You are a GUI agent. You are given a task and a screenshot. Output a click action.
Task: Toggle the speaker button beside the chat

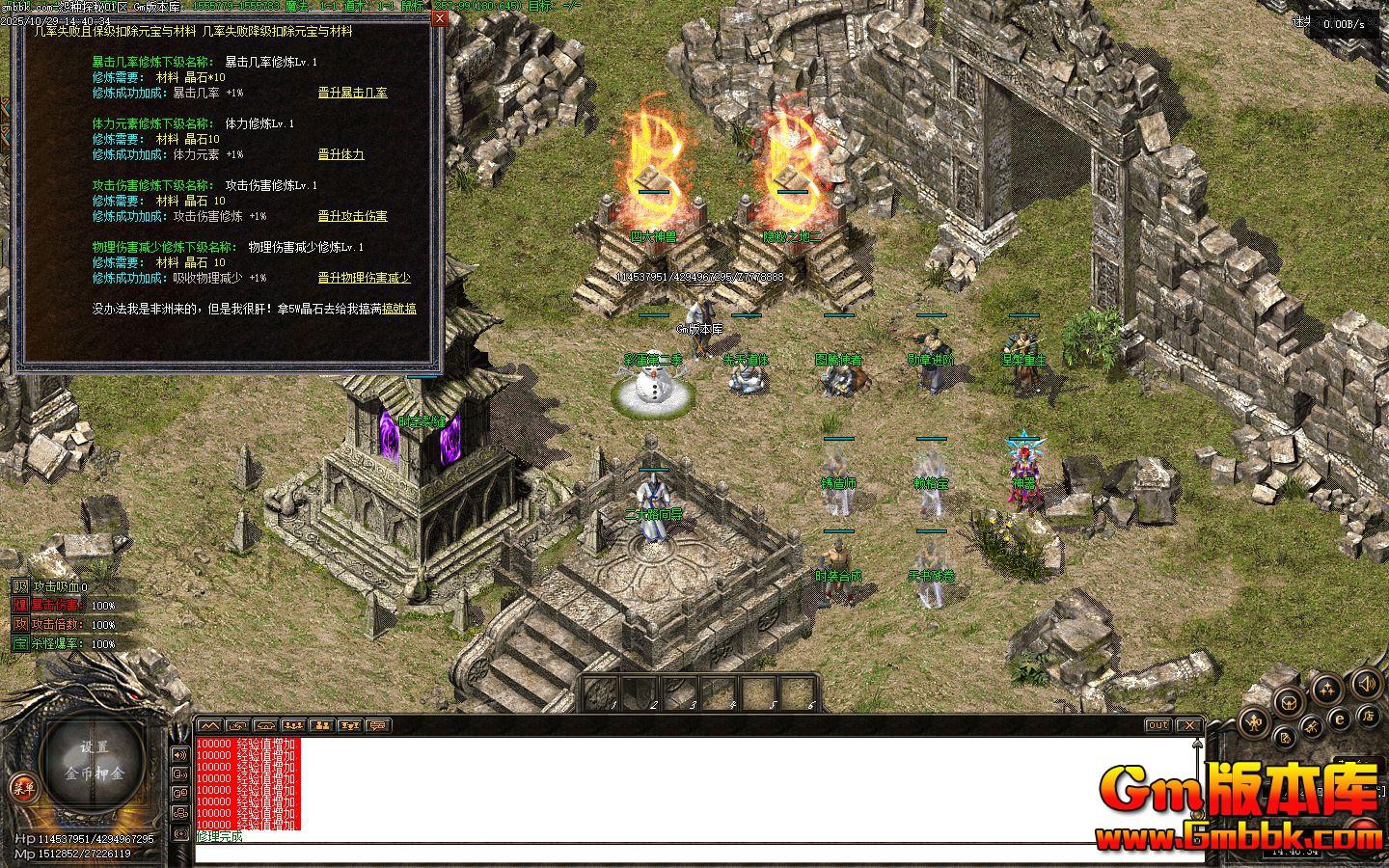pos(179,754)
